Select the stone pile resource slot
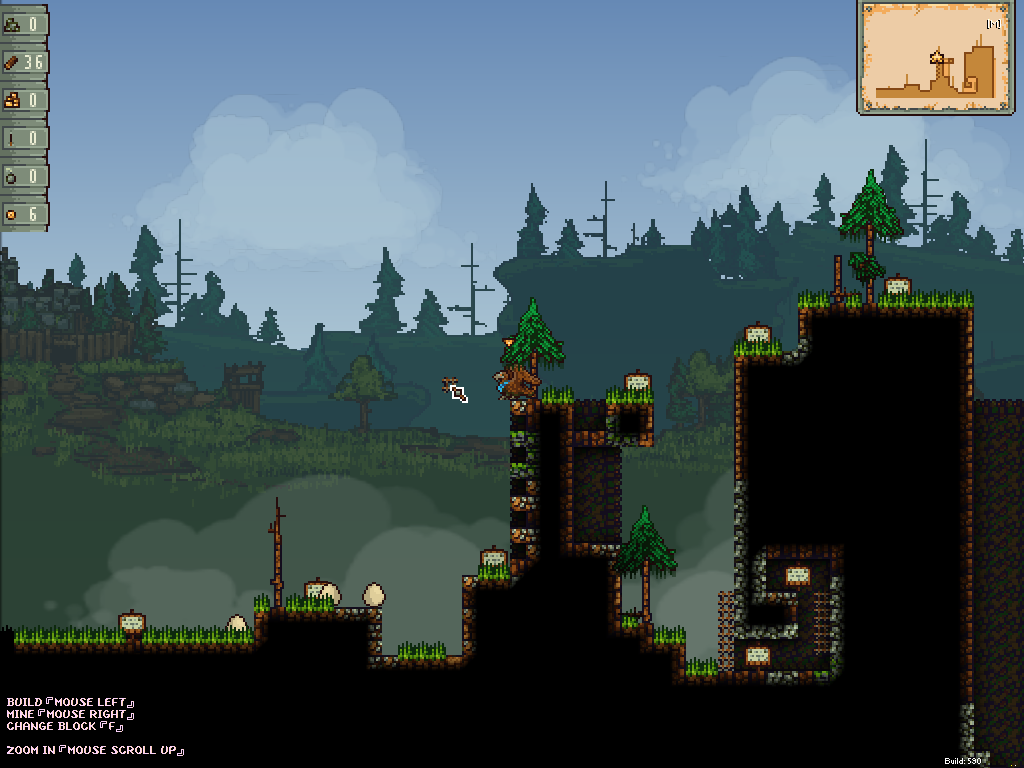1024x768 pixels. point(24,24)
